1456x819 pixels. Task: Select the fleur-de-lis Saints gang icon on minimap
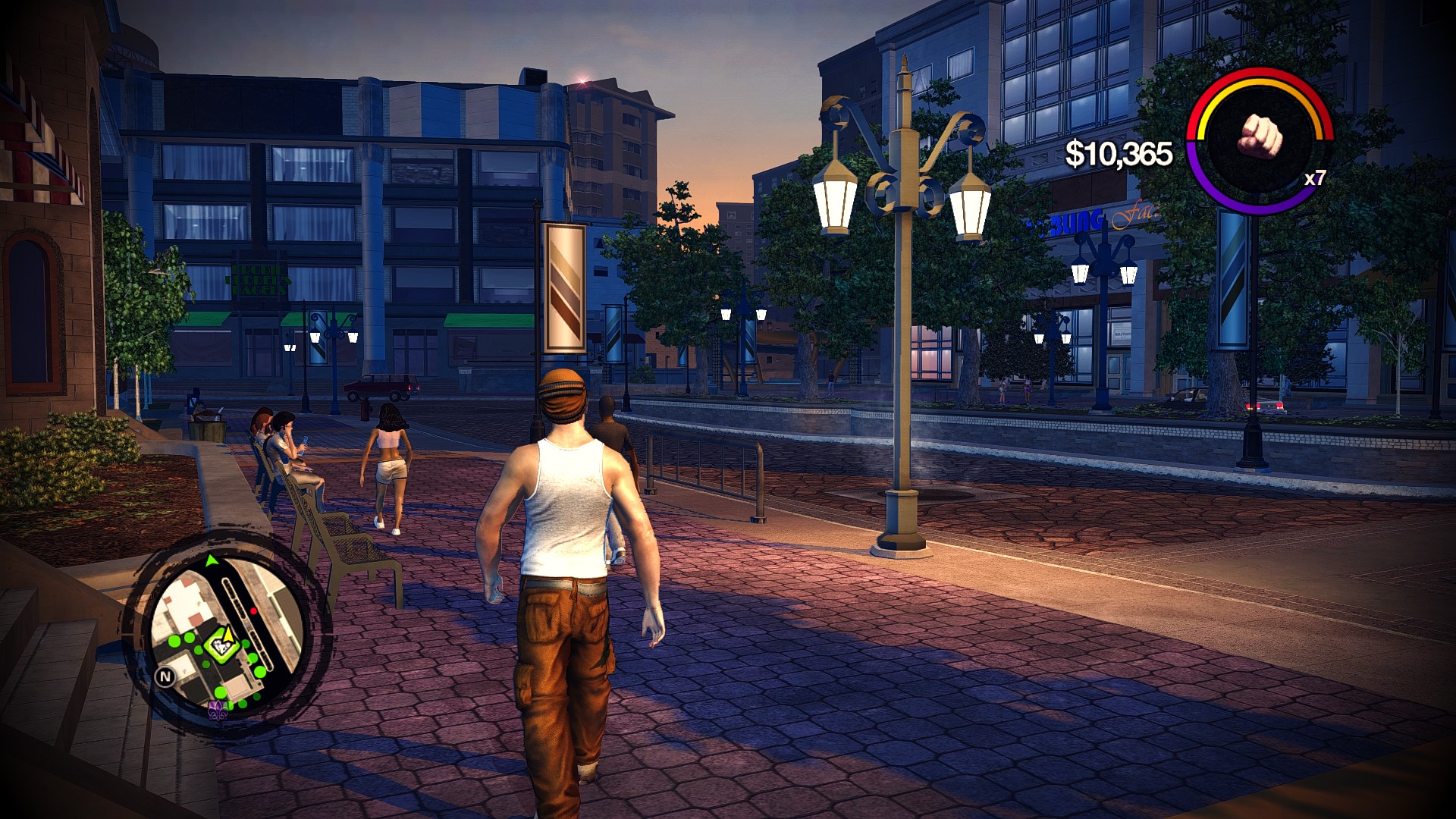point(217,710)
